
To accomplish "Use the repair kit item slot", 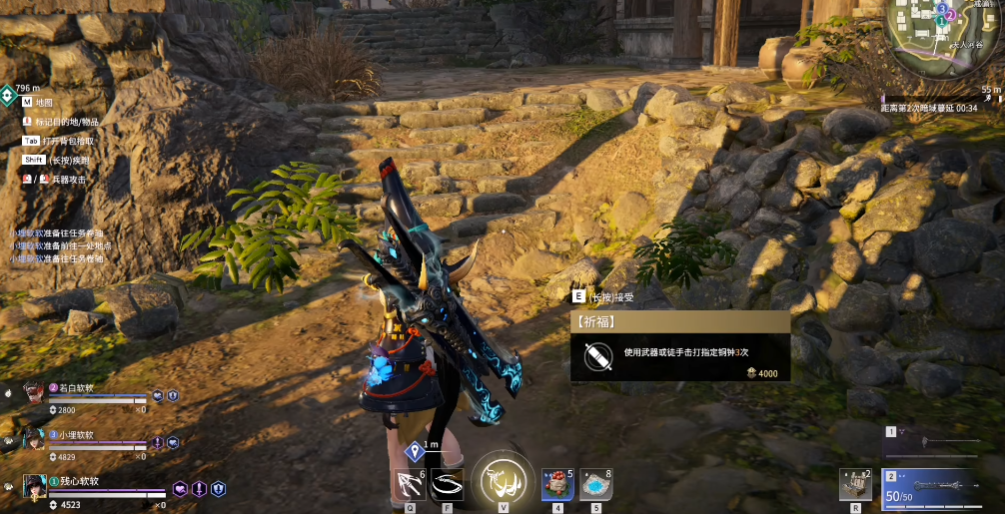I will coord(856,484).
